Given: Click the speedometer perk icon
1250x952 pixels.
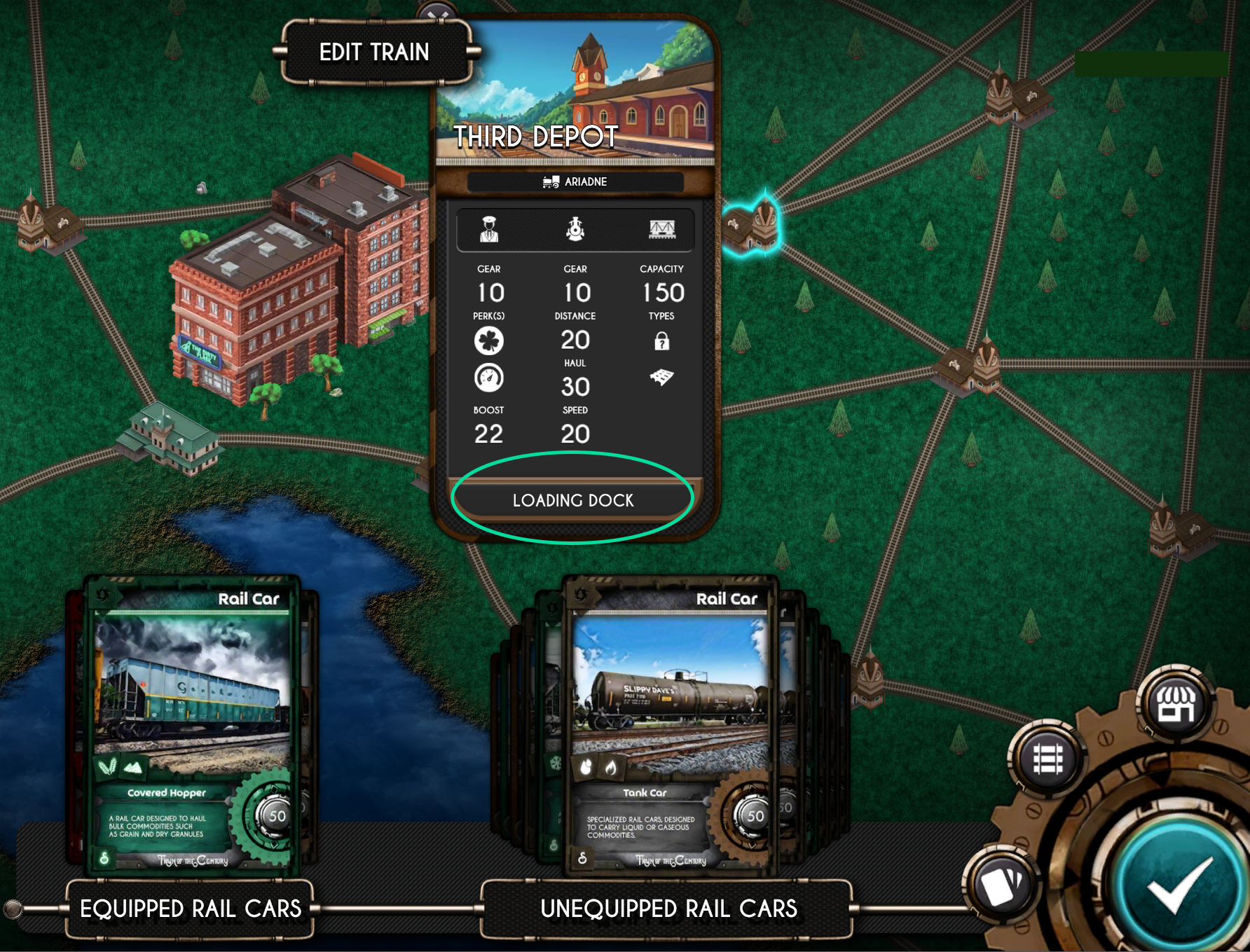Looking at the screenshot, I should [x=489, y=378].
